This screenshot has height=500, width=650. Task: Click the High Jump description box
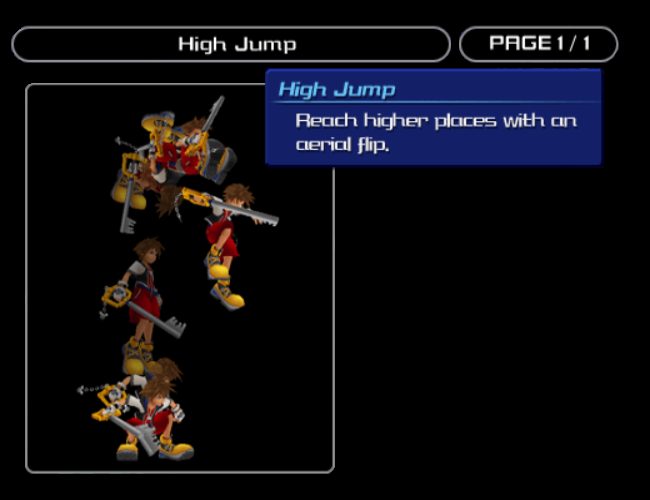tap(434, 118)
